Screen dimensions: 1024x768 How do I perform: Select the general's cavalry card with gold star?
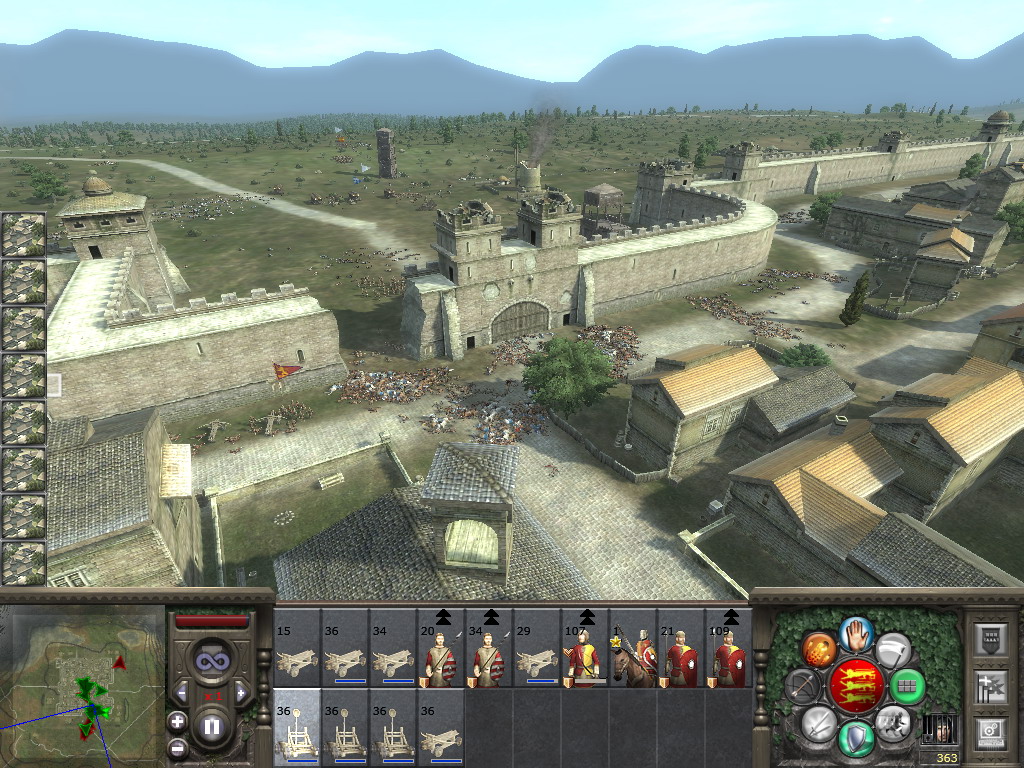(633, 649)
